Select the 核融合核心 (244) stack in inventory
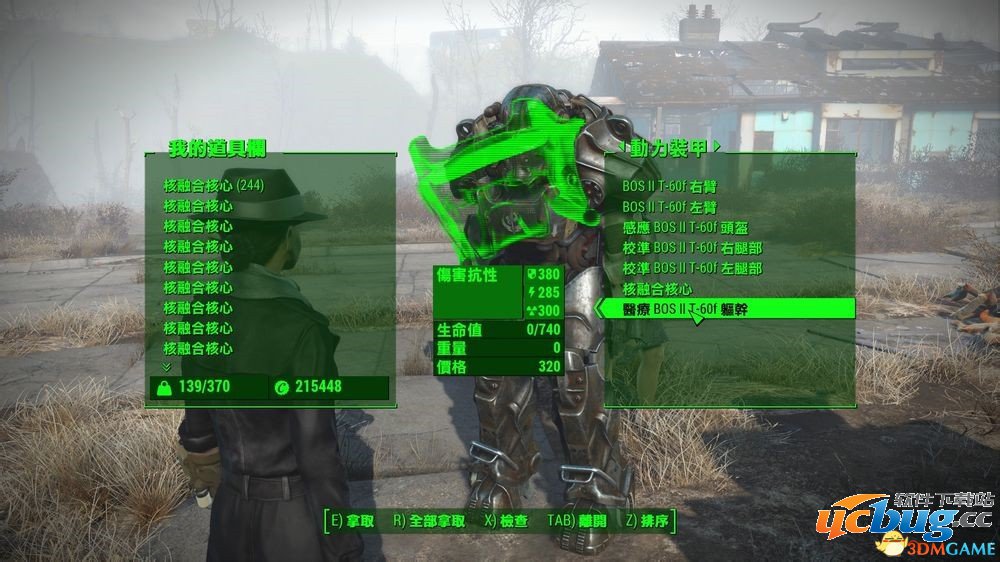Image resolution: width=1000 pixels, height=562 pixels. pos(212,185)
